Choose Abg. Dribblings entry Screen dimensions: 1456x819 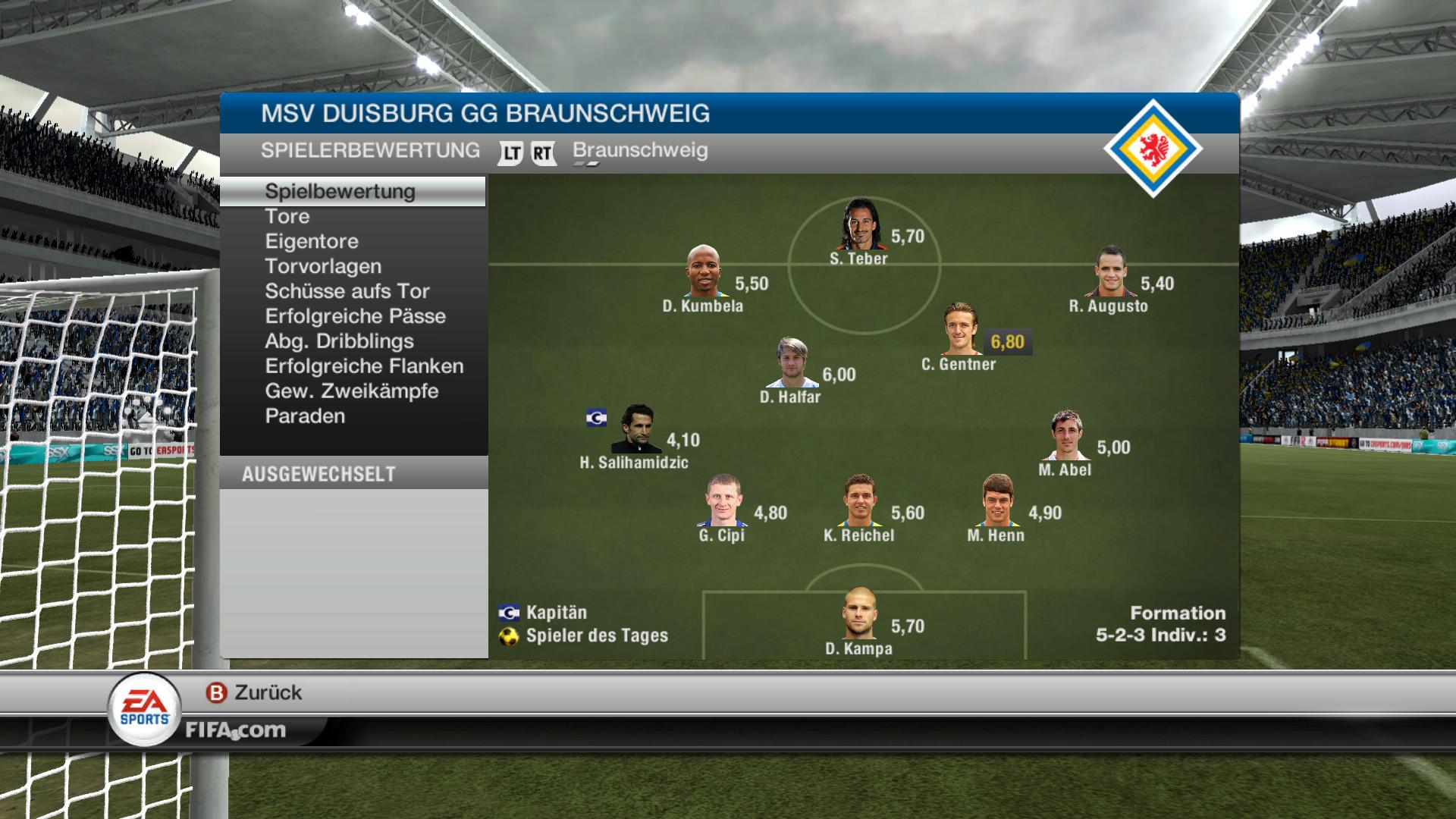click(339, 341)
